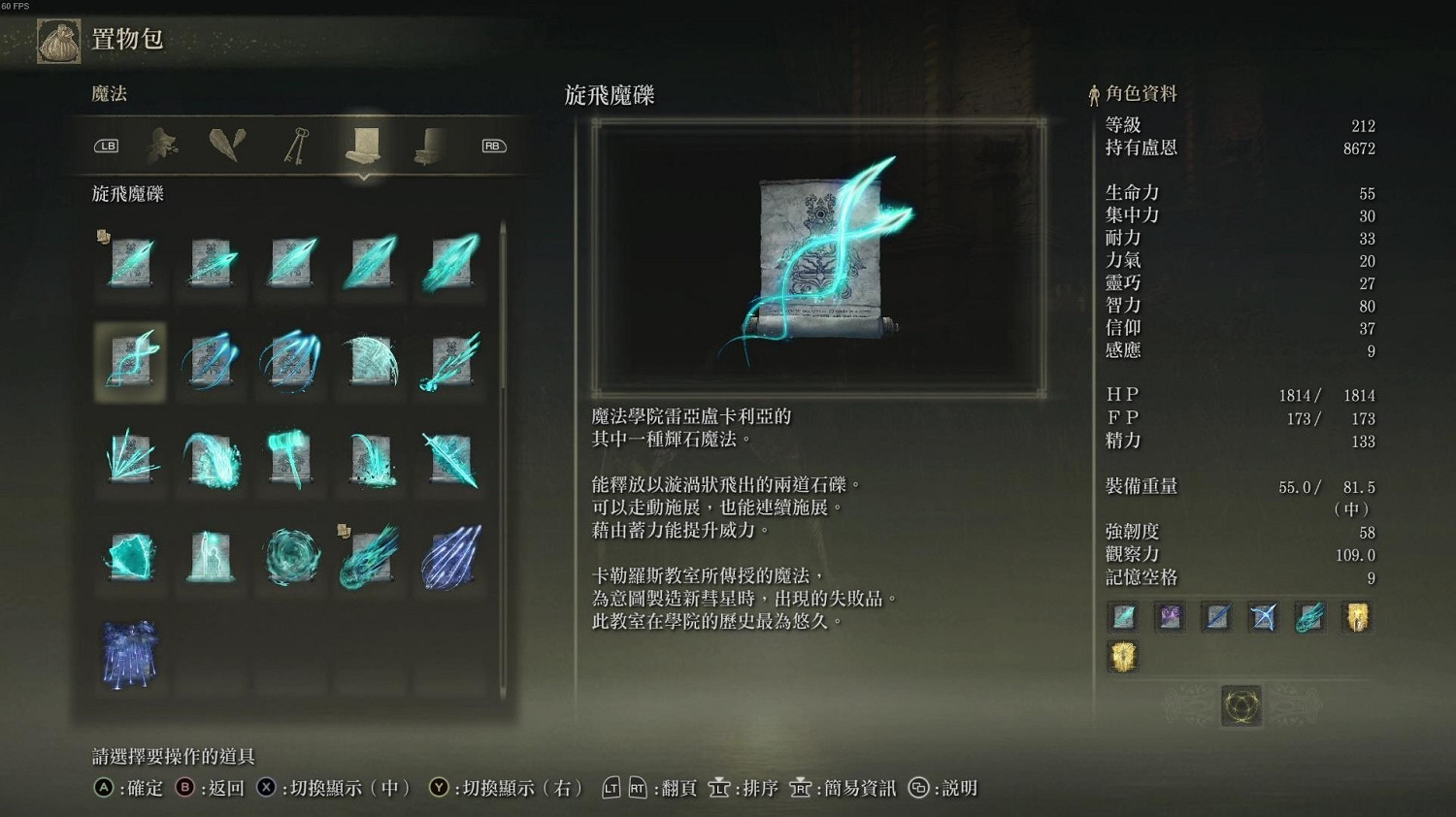
Task: Toggle middle display with X 切換顯示
Action: click(x=330, y=788)
